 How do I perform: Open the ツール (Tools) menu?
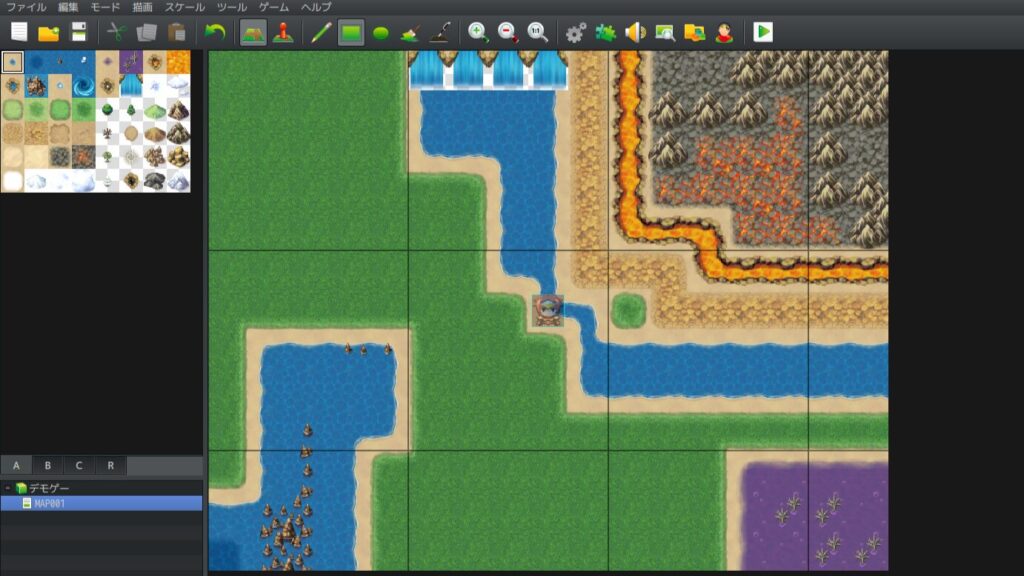click(x=231, y=7)
